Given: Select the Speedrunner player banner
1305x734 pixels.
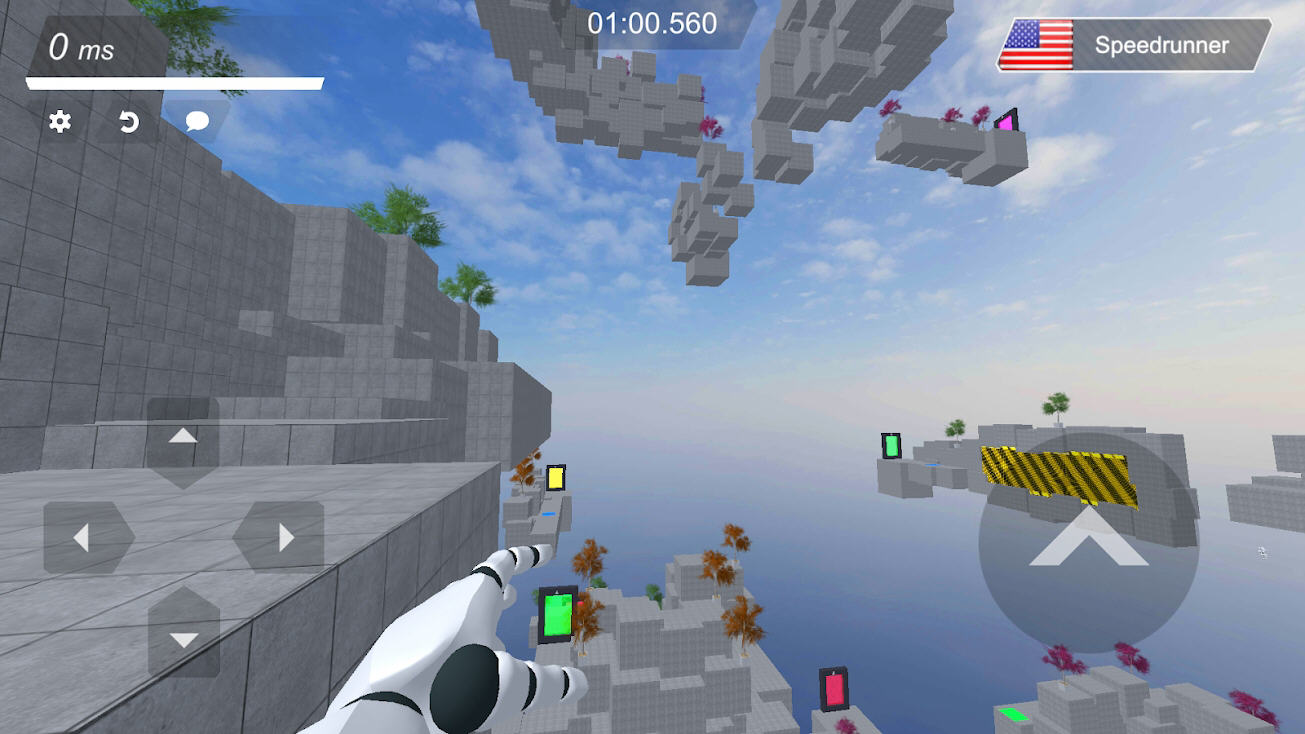Looking at the screenshot, I should point(1134,45).
